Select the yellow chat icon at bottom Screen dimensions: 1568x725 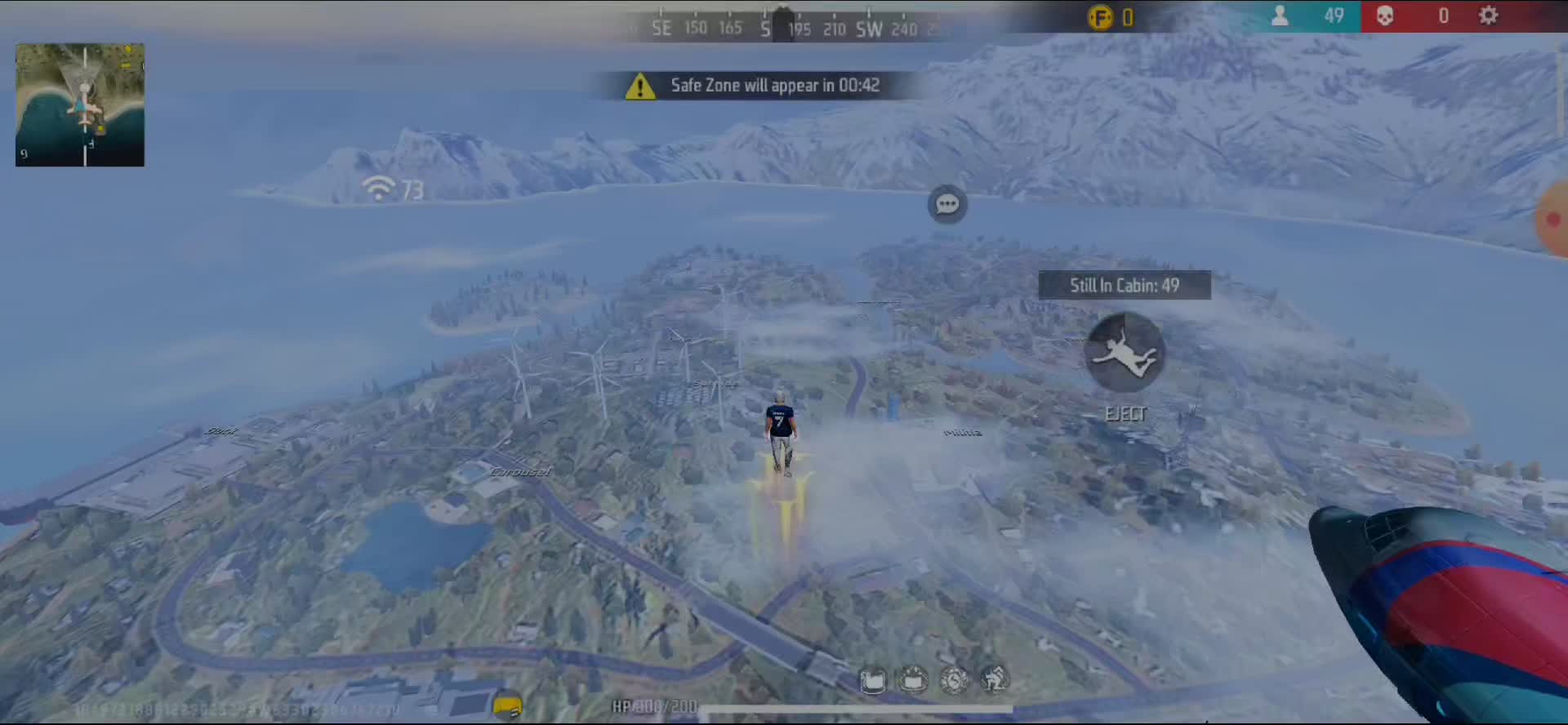point(507,705)
